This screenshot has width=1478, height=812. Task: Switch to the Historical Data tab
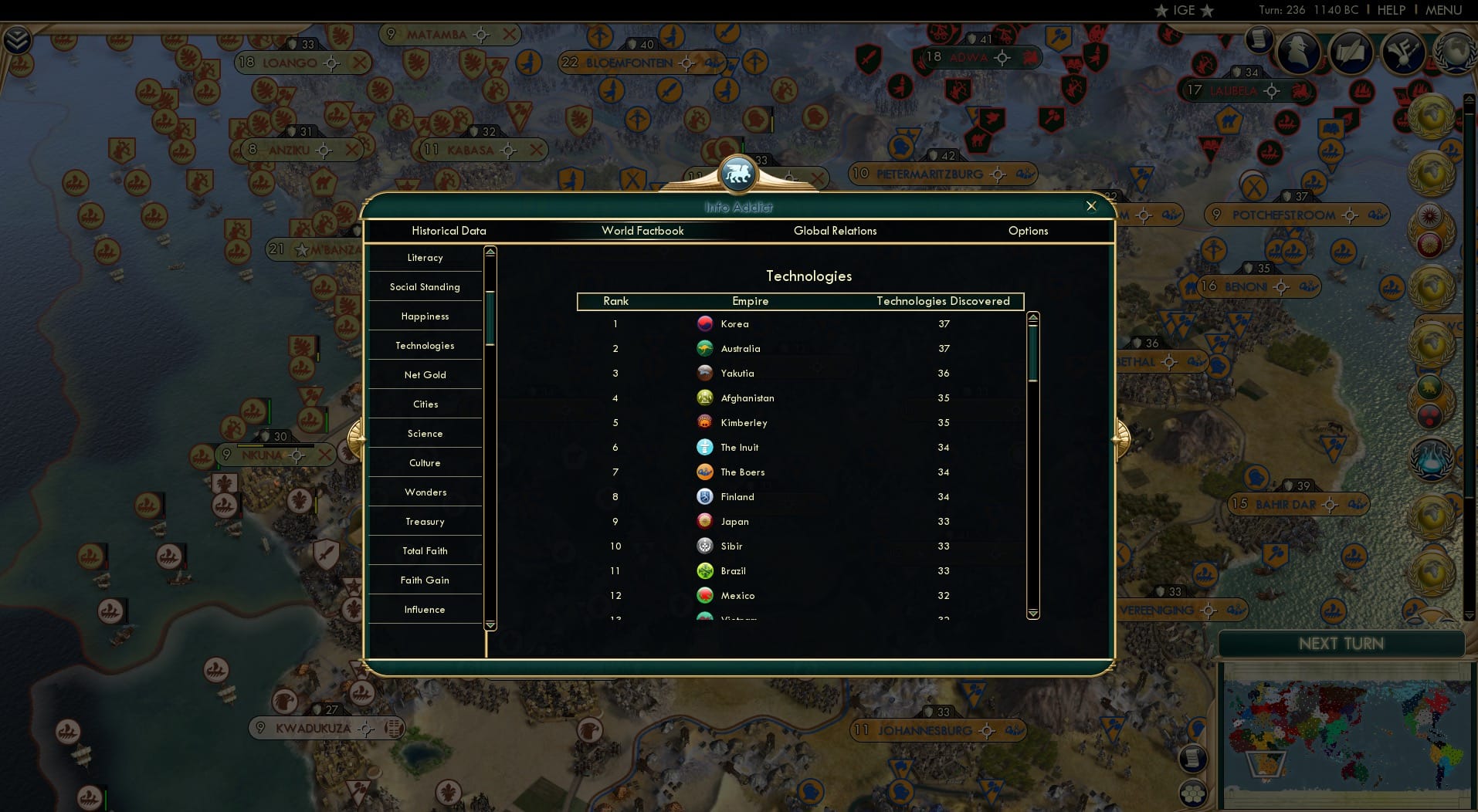click(x=449, y=230)
